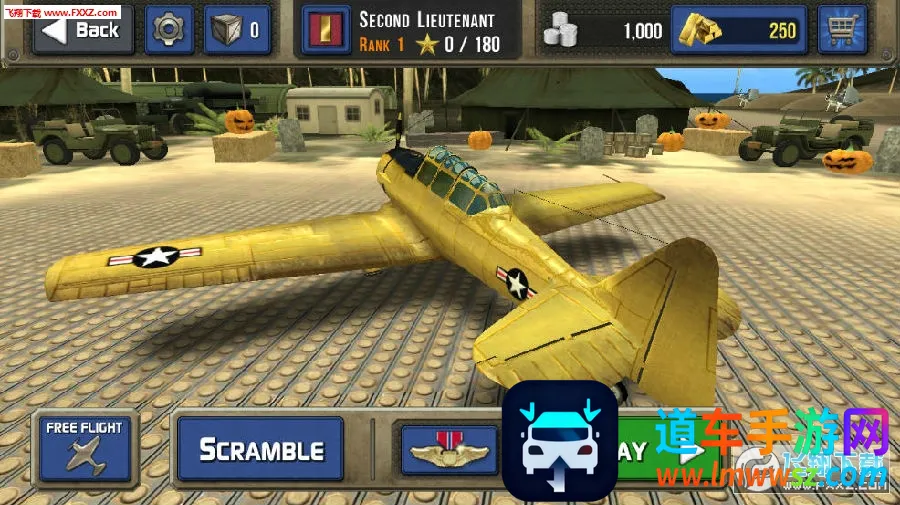
Task: Open the shopping cart store
Action: (x=842, y=30)
